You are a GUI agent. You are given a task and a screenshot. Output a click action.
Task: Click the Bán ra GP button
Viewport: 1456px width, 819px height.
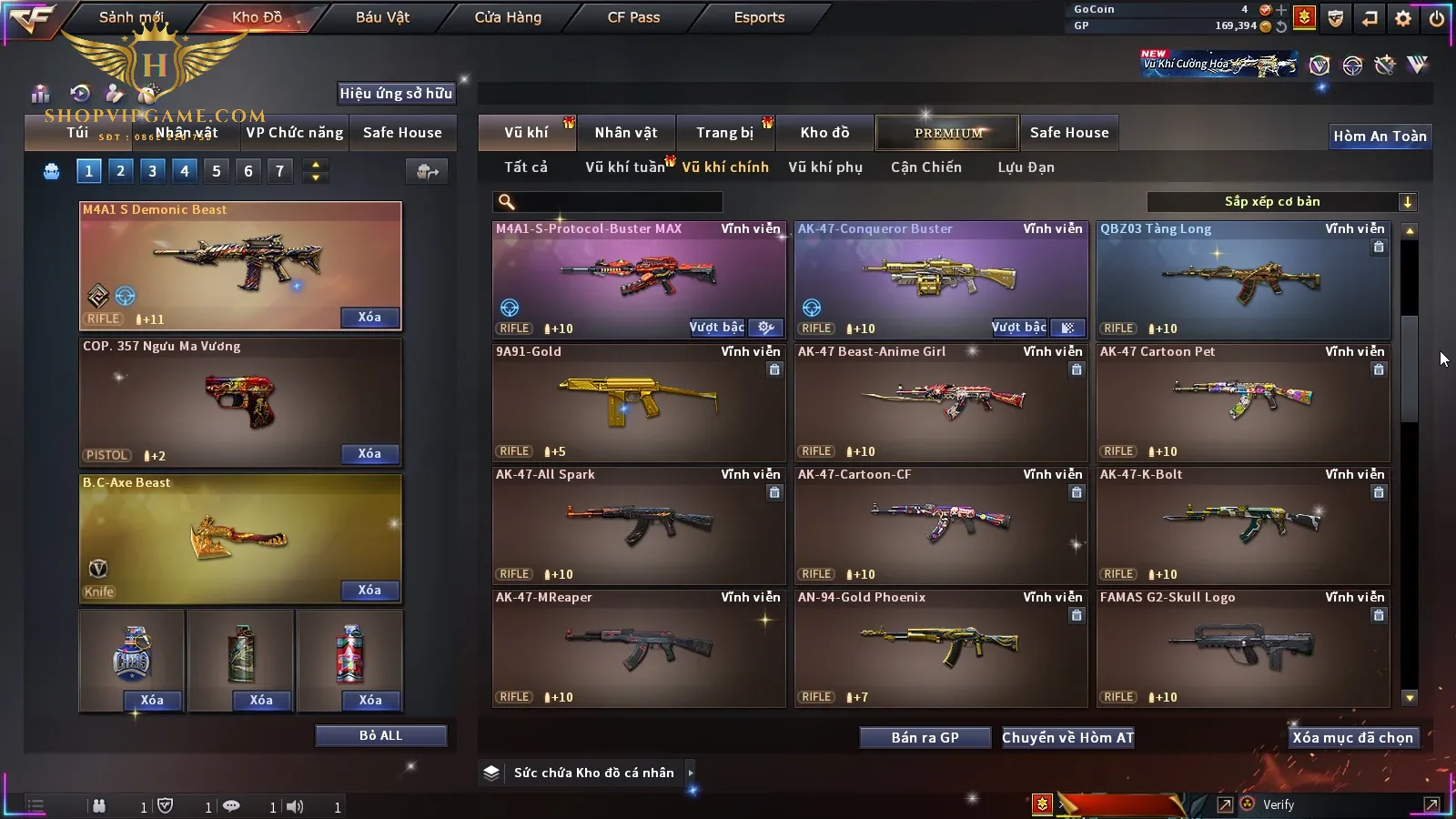click(925, 738)
